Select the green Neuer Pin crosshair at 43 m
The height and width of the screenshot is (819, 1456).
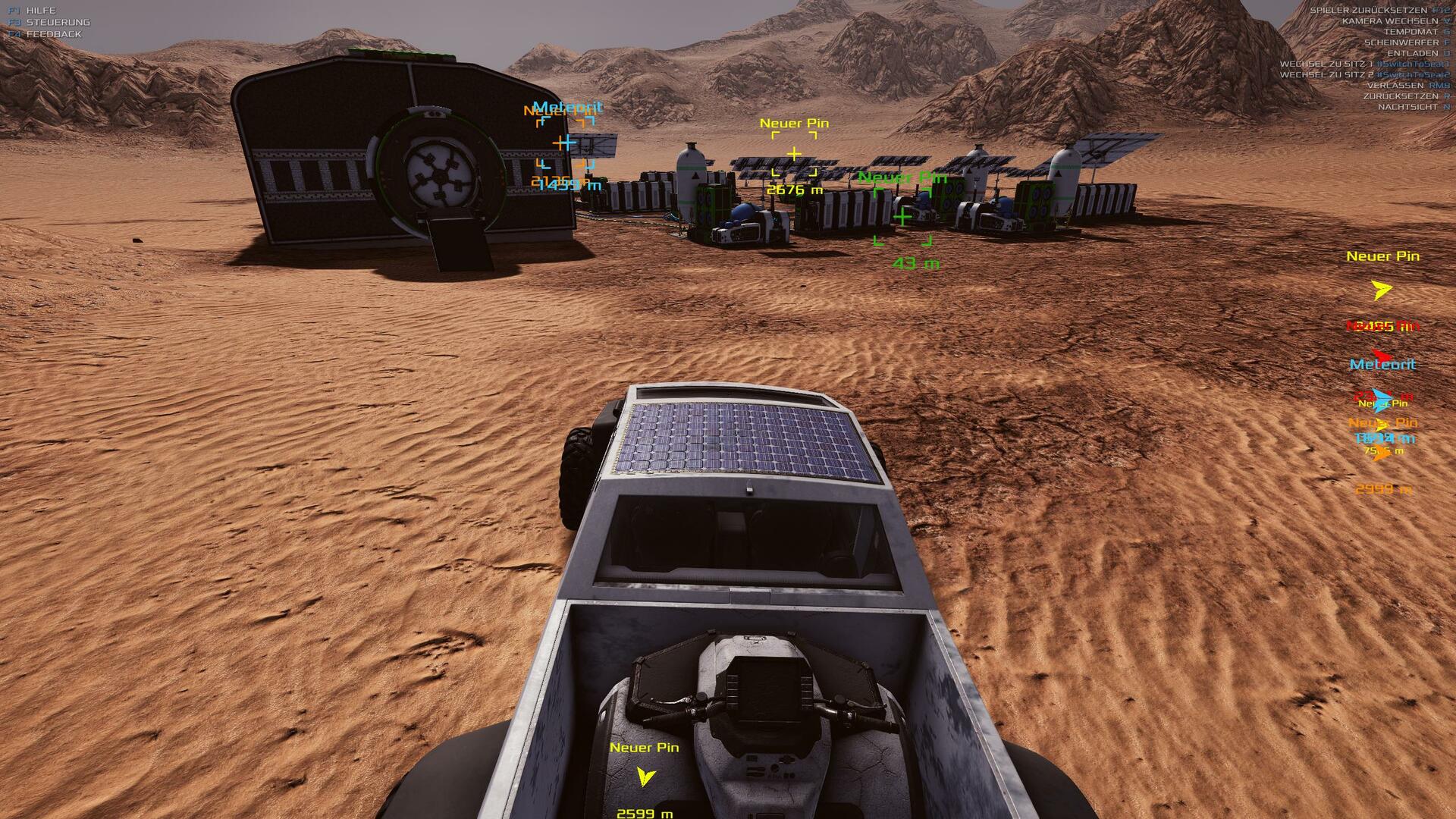[x=902, y=218]
